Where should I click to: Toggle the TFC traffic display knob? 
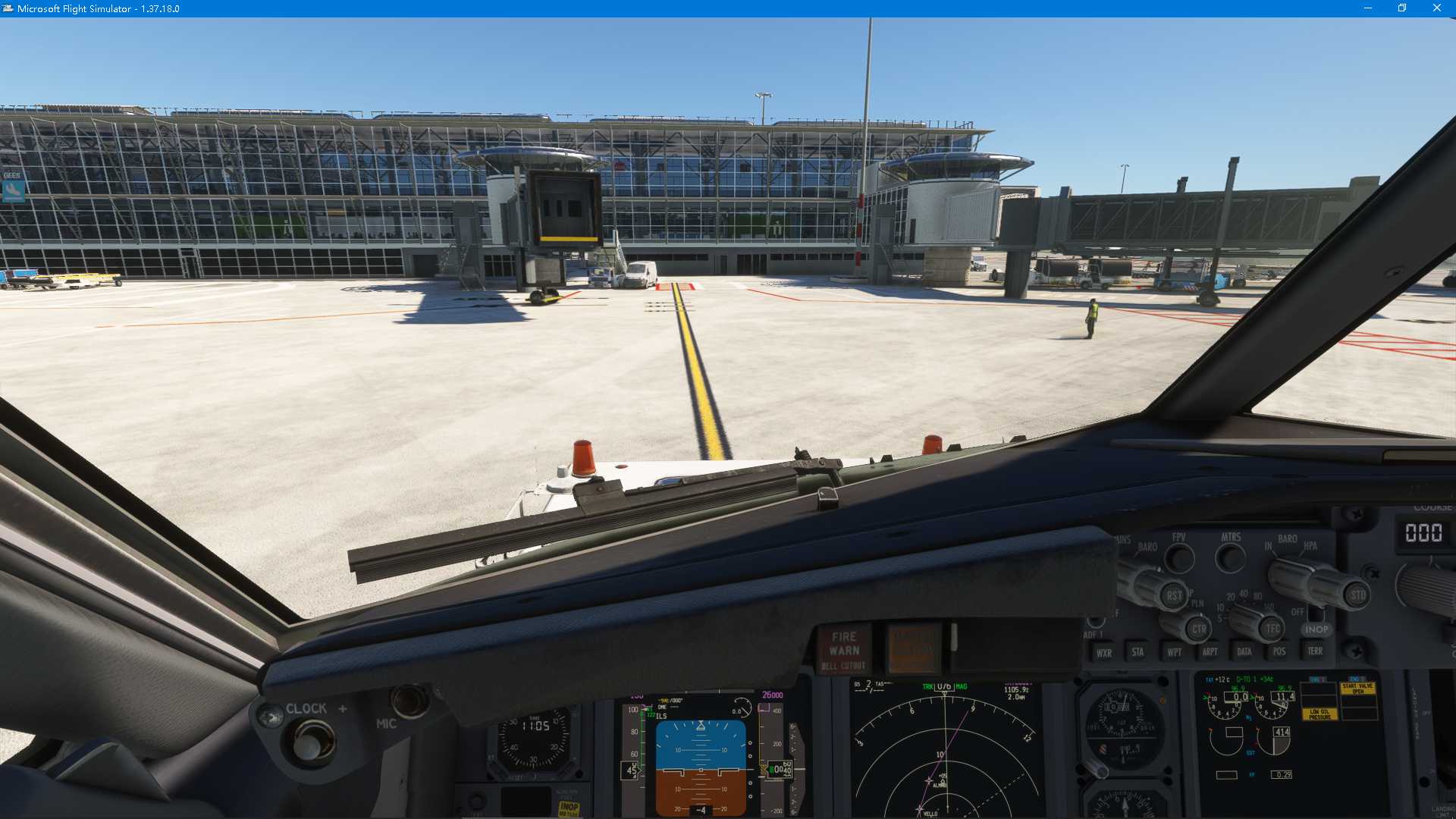[x=1274, y=629]
